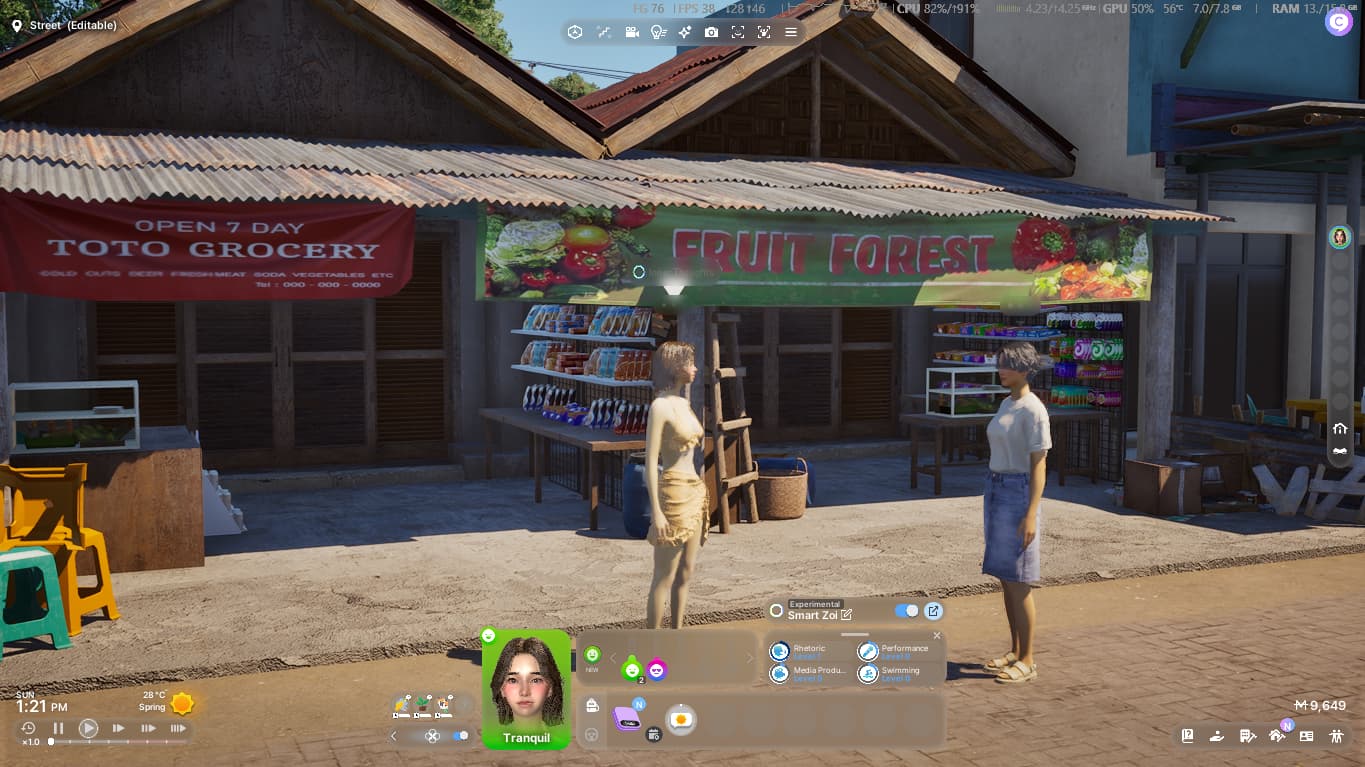Open the purple C overlay button
The width and height of the screenshot is (1365, 767).
(1338, 21)
